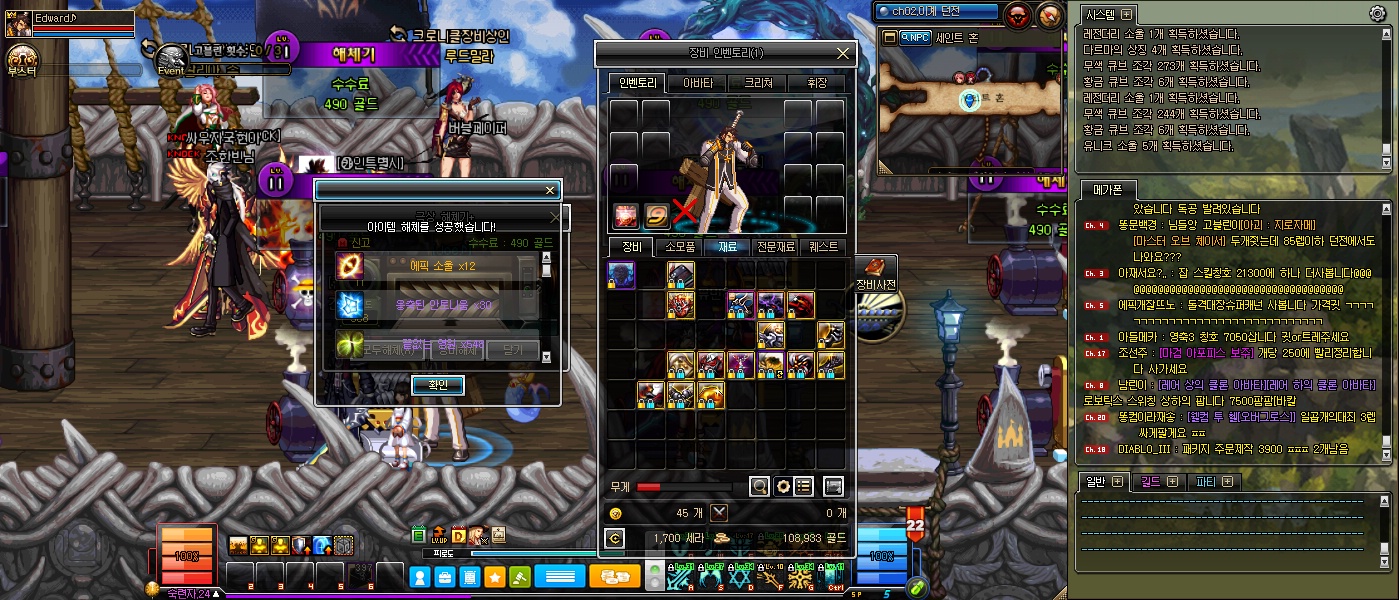
Task: Close the equipment inventory window
Action: pos(843,53)
